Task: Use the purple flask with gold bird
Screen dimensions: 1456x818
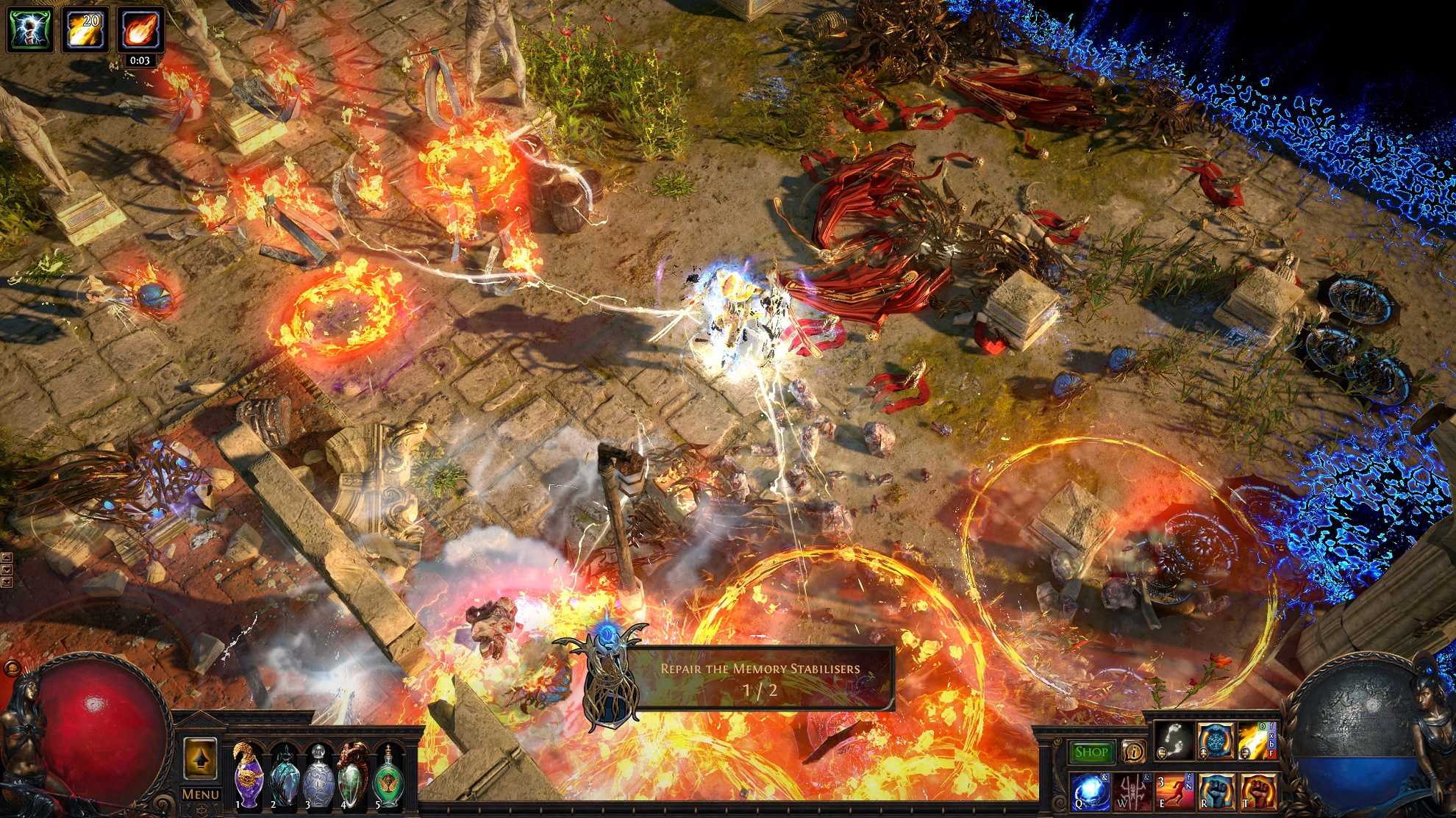Action: [248, 775]
